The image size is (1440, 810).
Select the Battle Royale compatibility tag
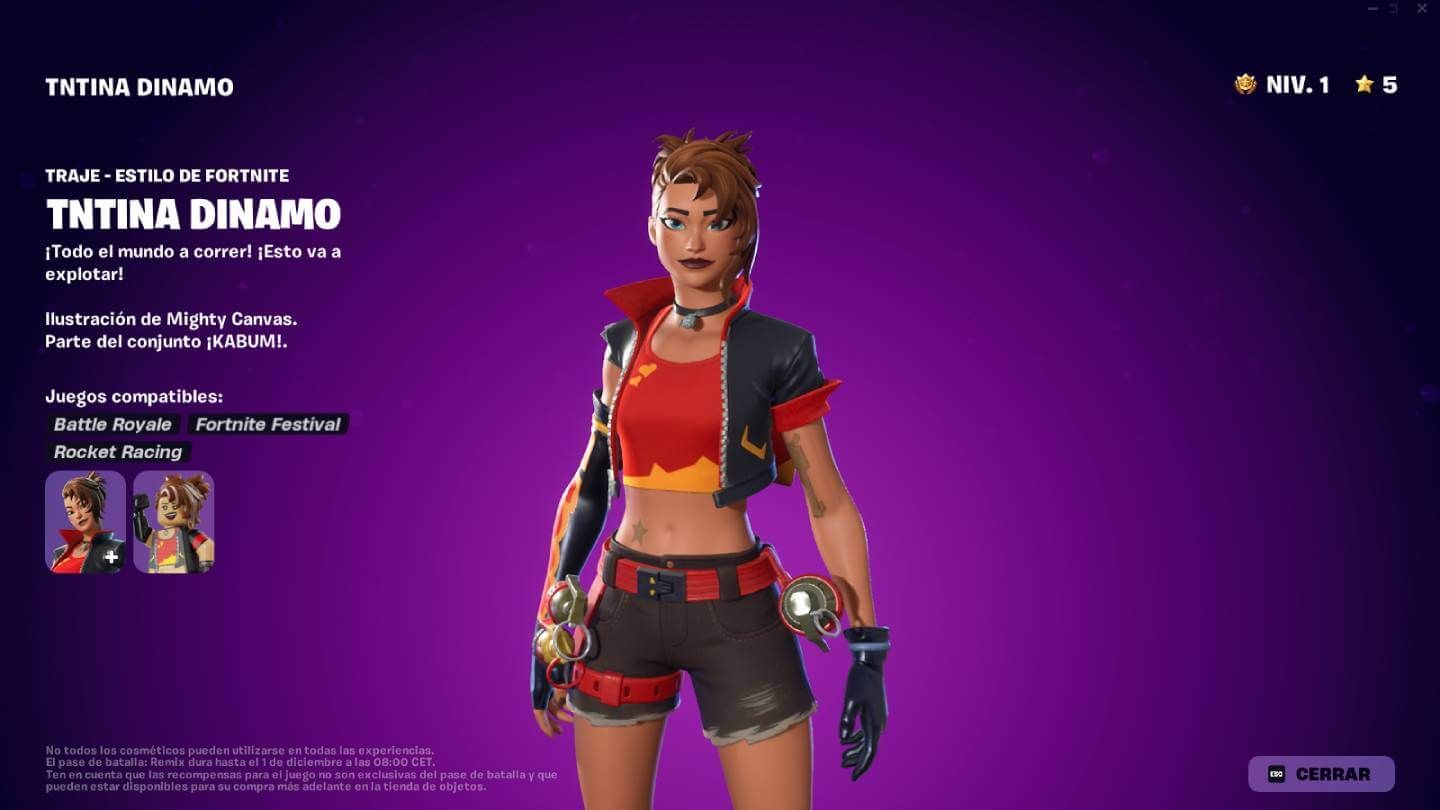tap(113, 424)
